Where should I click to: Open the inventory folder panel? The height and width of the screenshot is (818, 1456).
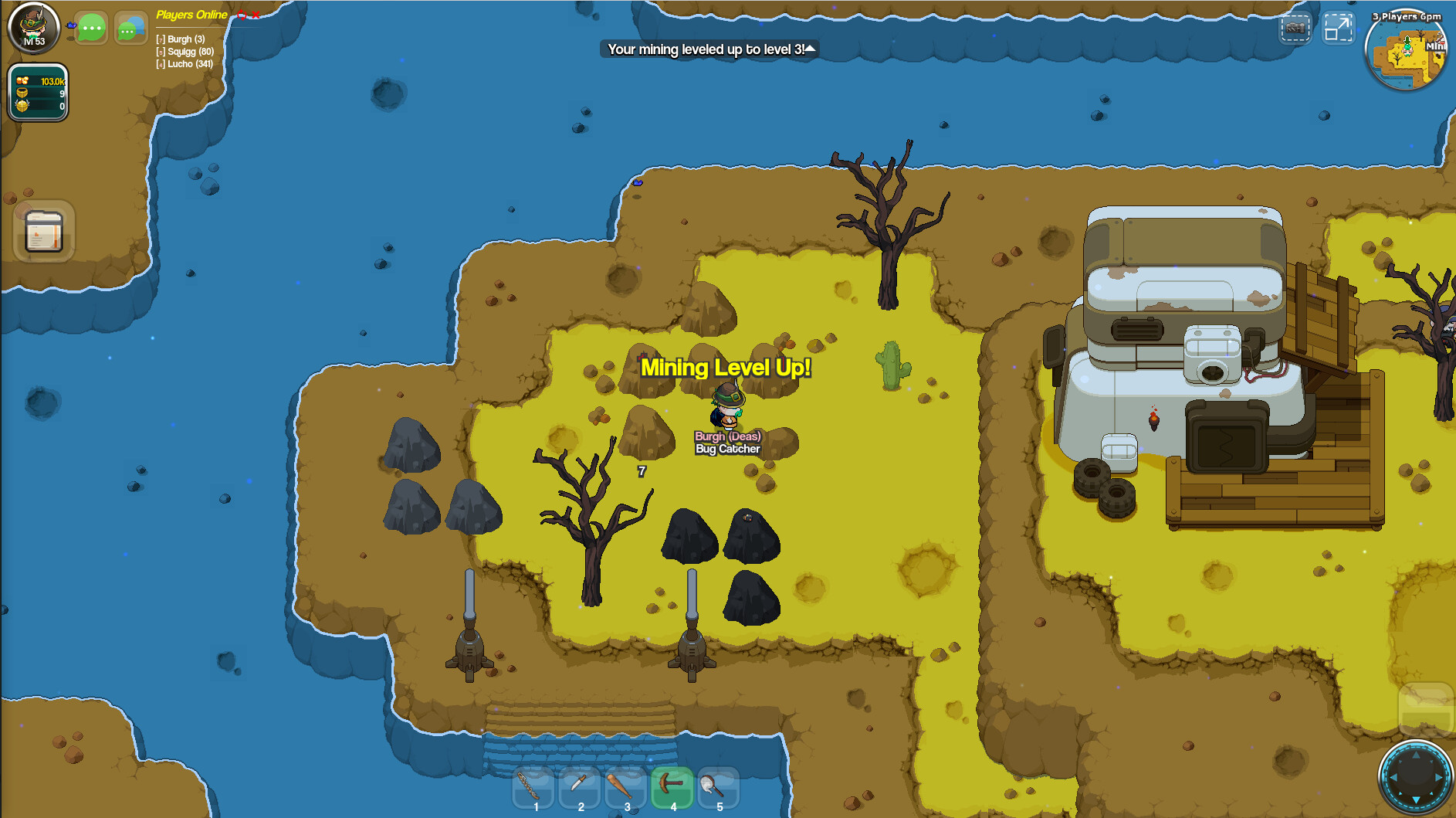click(42, 231)
